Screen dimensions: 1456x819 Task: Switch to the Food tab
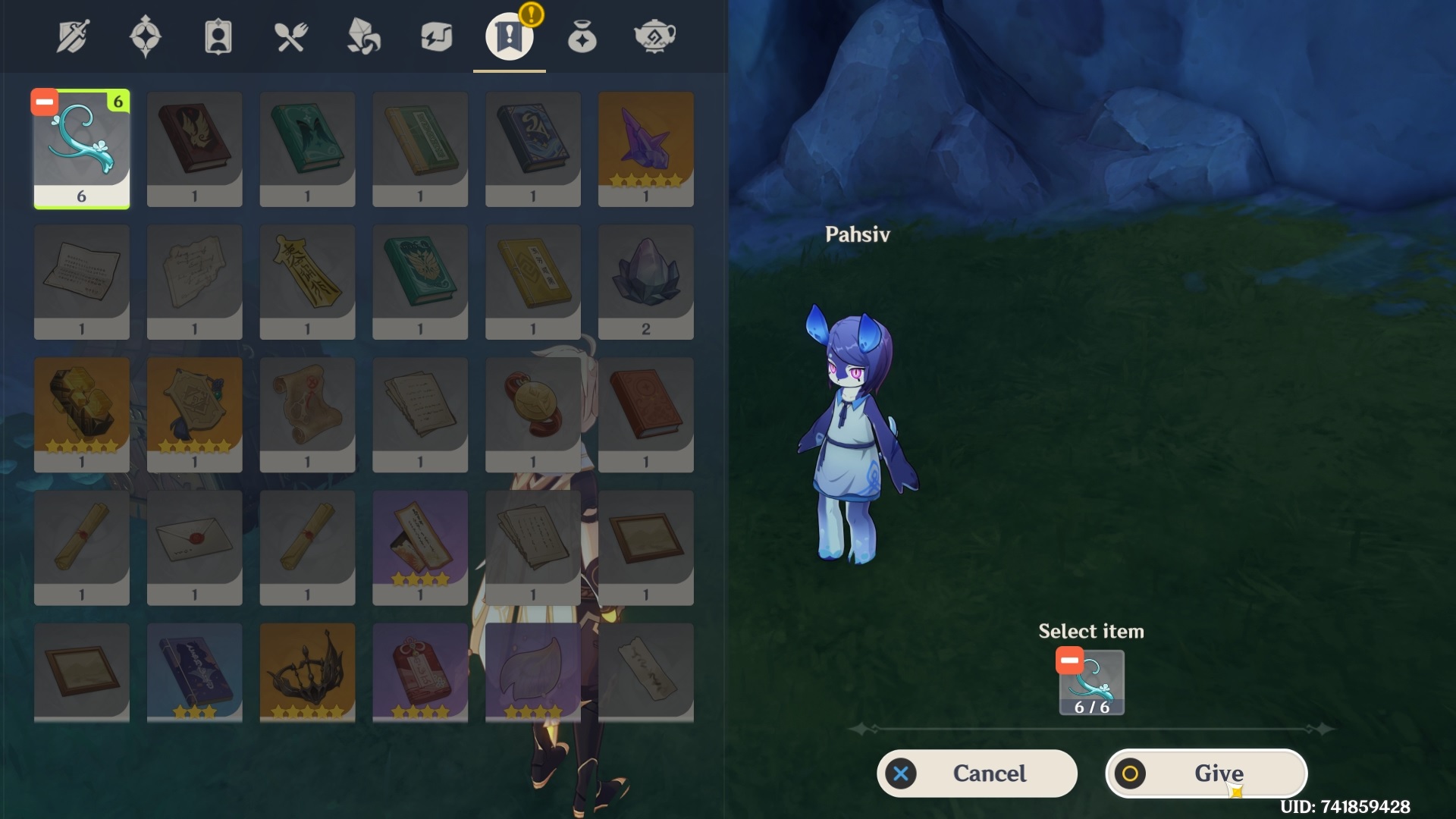tap(290, 36)
